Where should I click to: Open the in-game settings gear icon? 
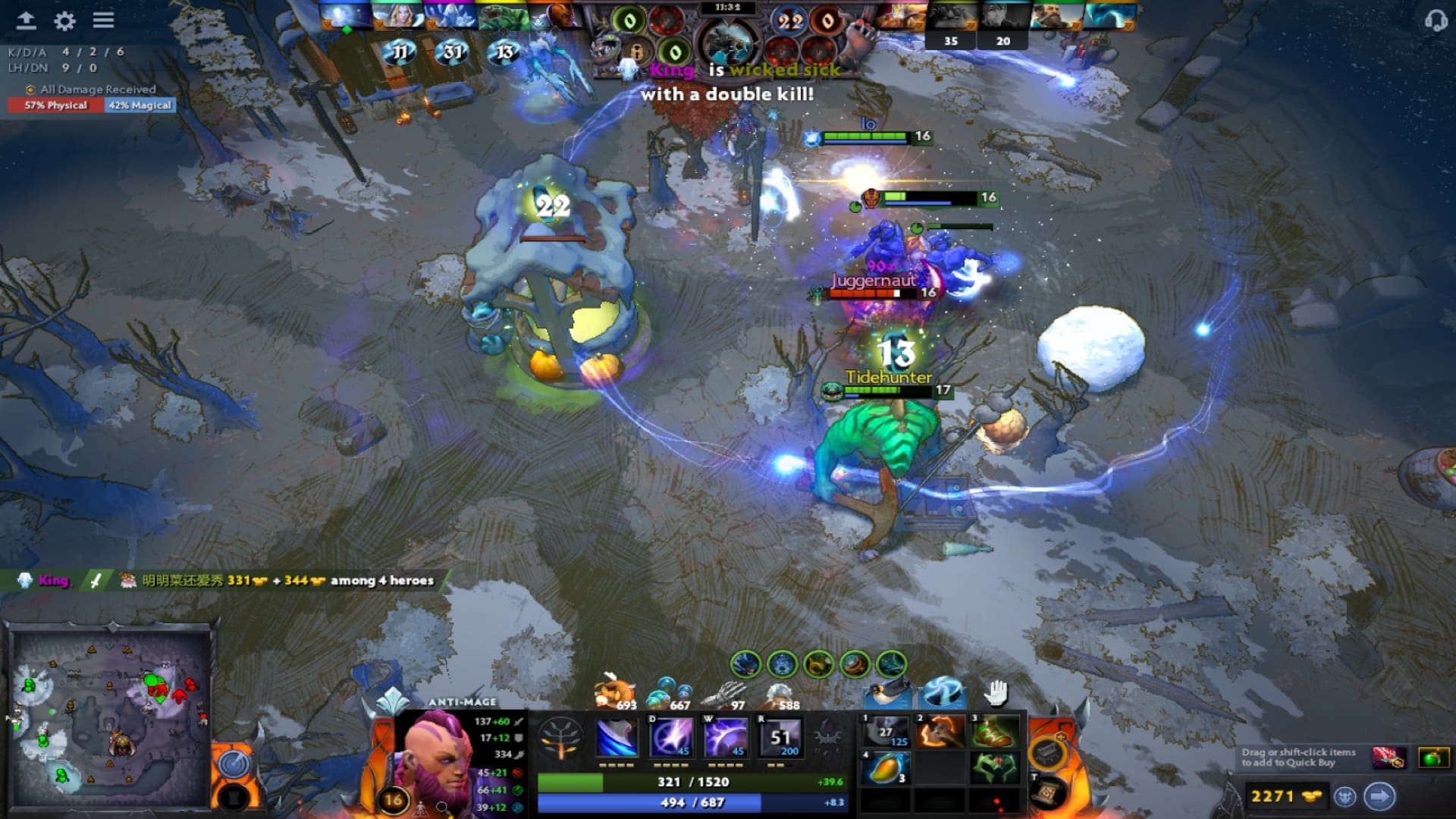click(64, 21)
